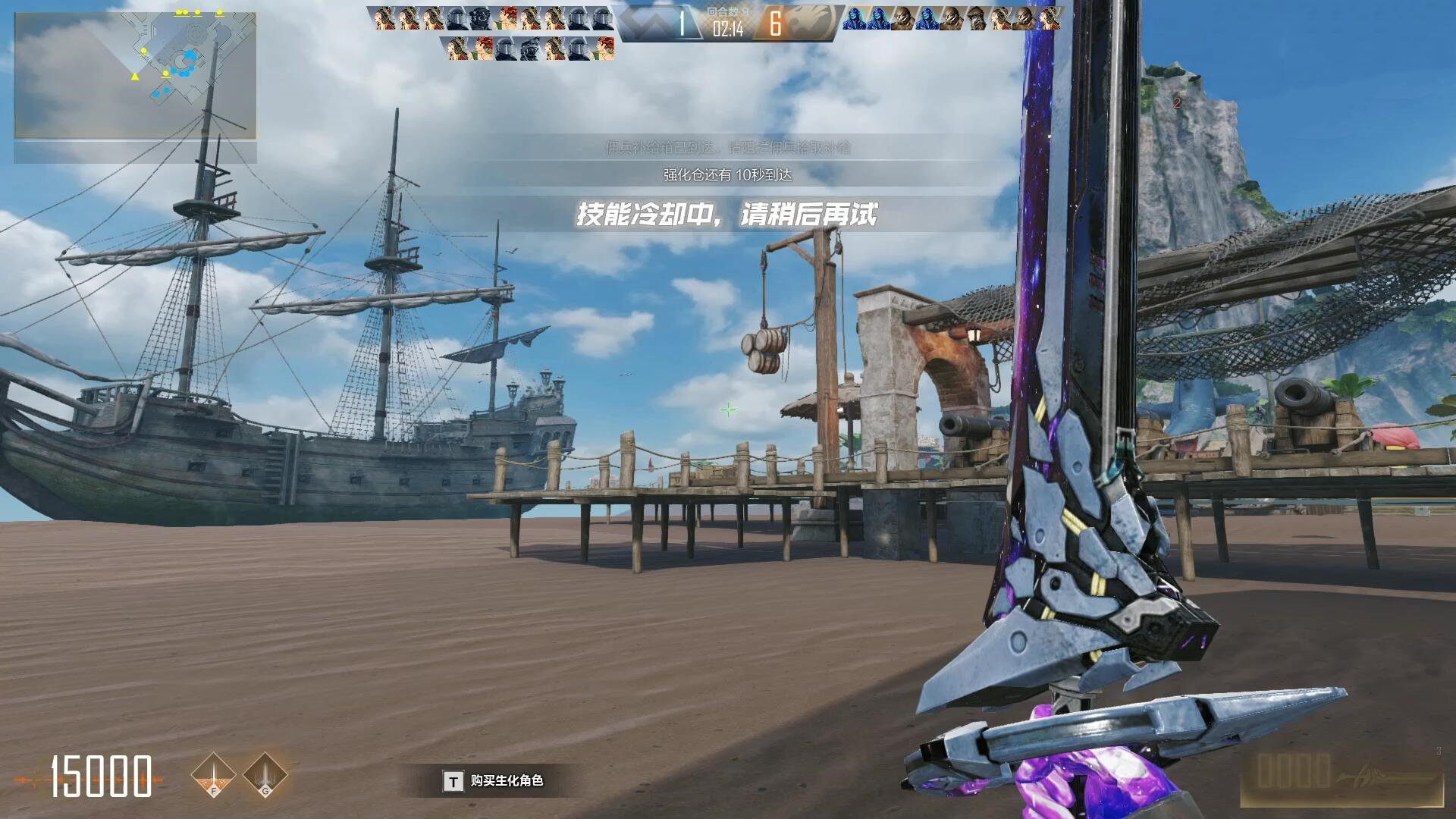Click the minimap in the corner
The height and width of the screenshot is (819, 1456).
(x=135, y=76)
